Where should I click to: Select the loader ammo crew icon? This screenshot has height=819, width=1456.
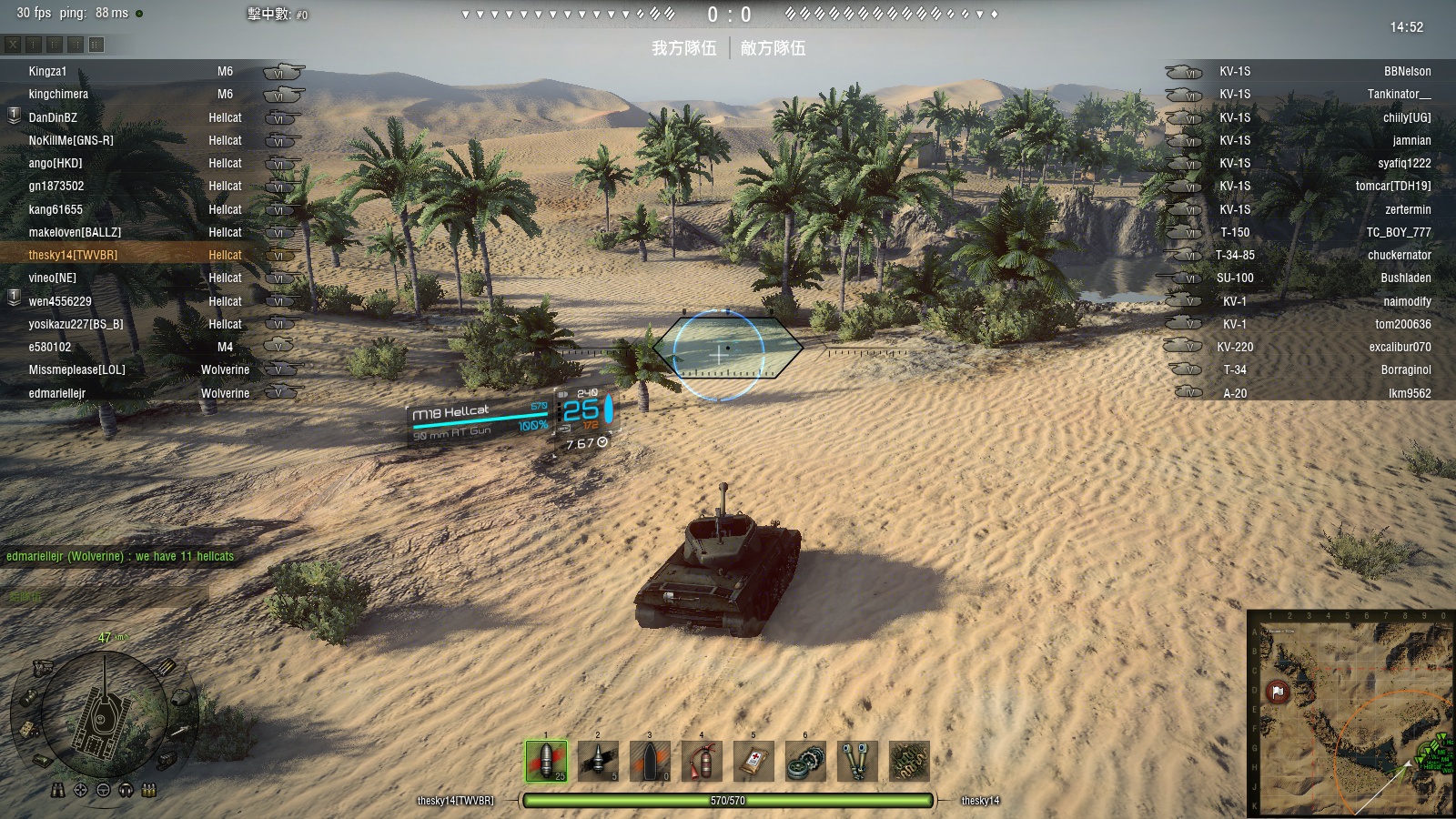[149, 790]
